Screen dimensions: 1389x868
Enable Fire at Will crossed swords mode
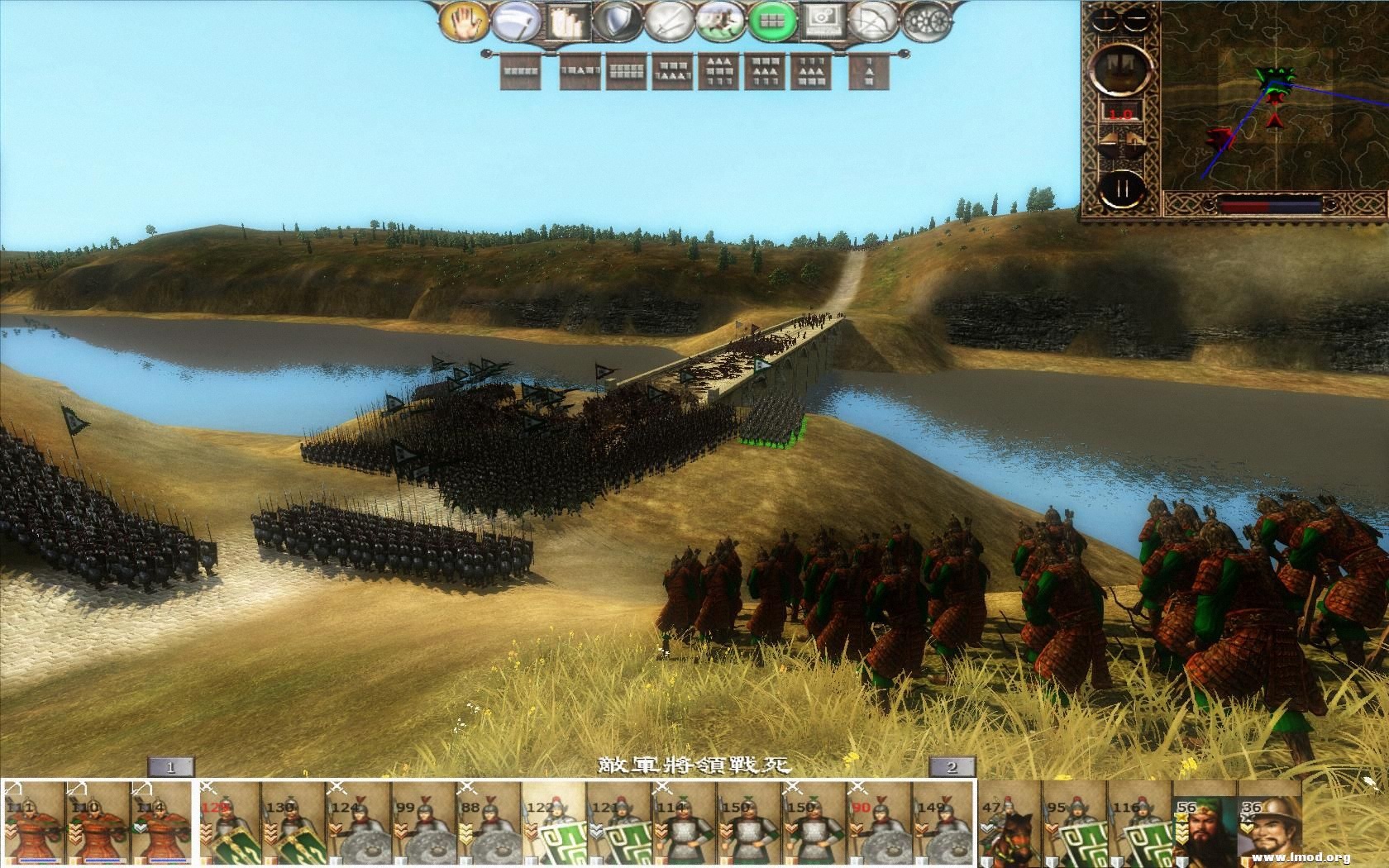669,21
